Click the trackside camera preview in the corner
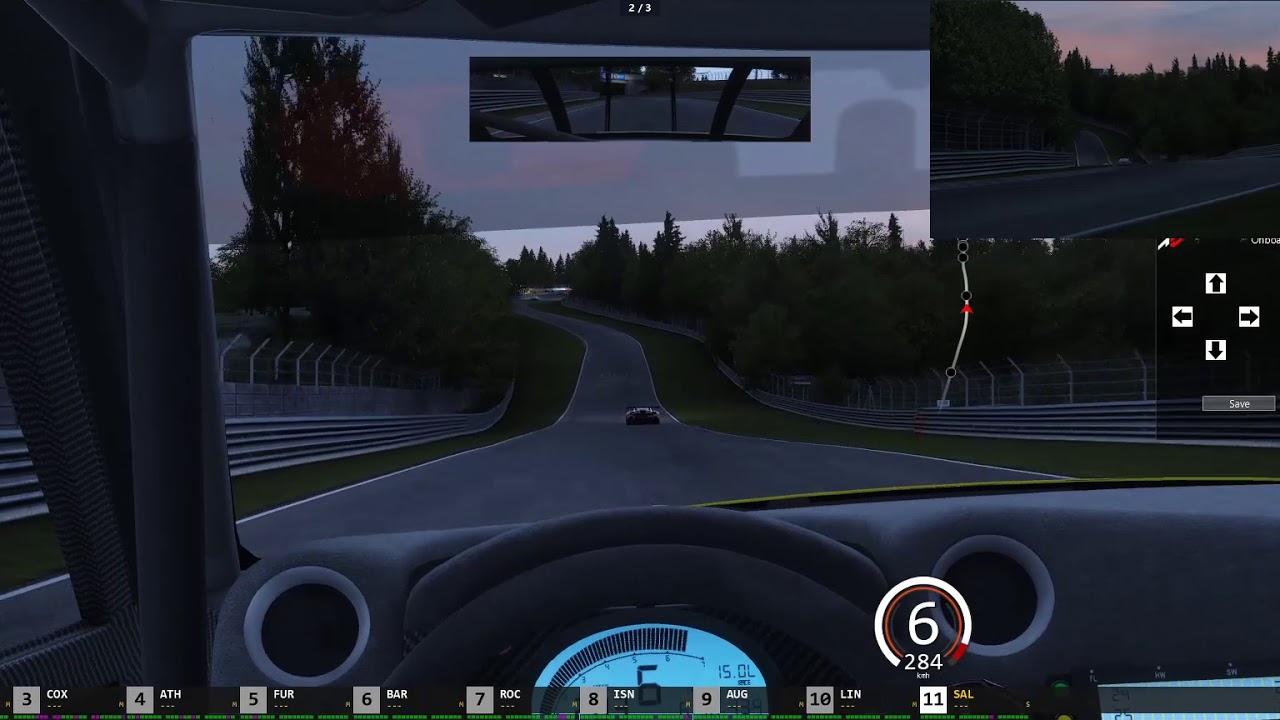The height and width of the screenshot is (720, 1280). [1104, 119]
